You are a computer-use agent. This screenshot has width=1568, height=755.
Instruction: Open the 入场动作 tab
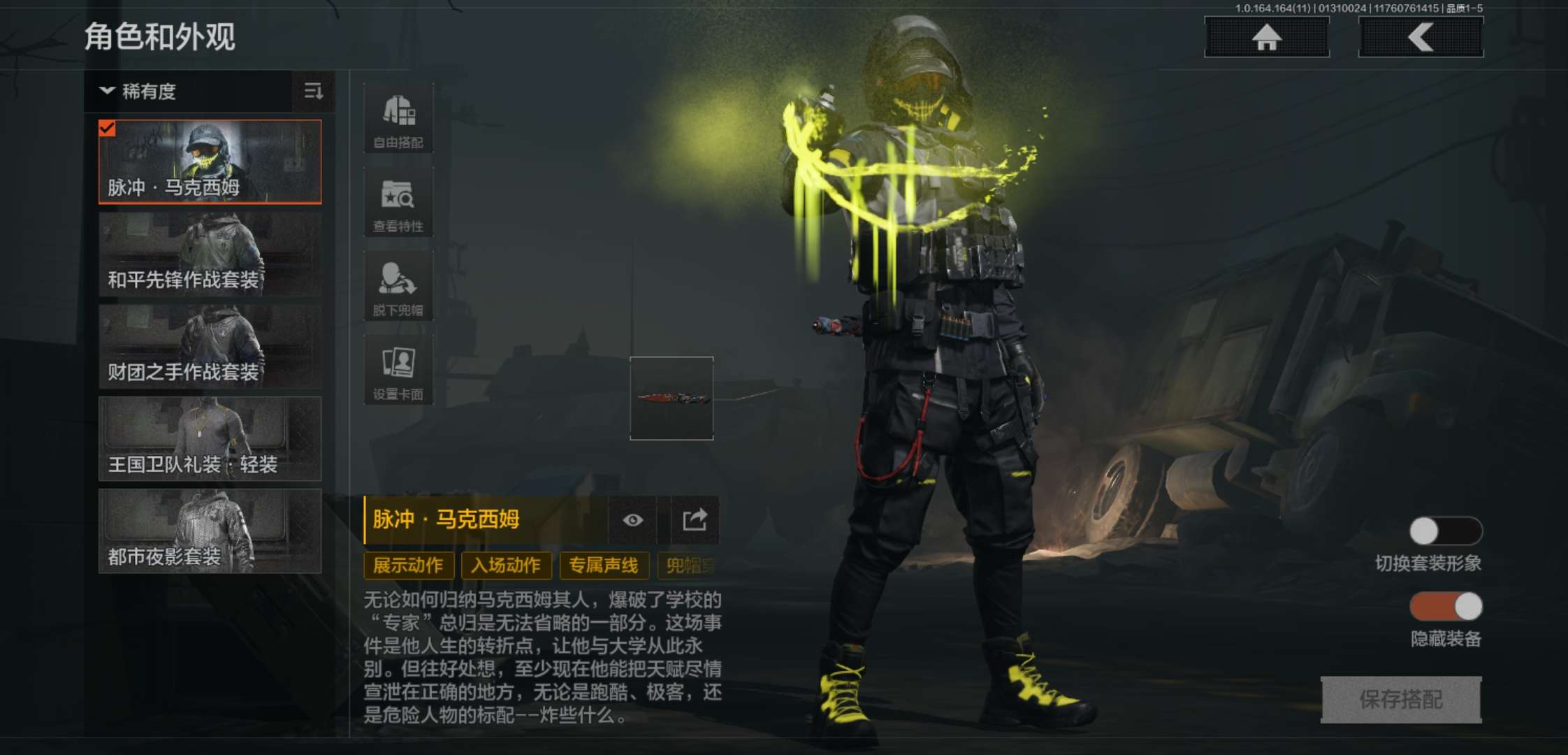click(506, 566)
